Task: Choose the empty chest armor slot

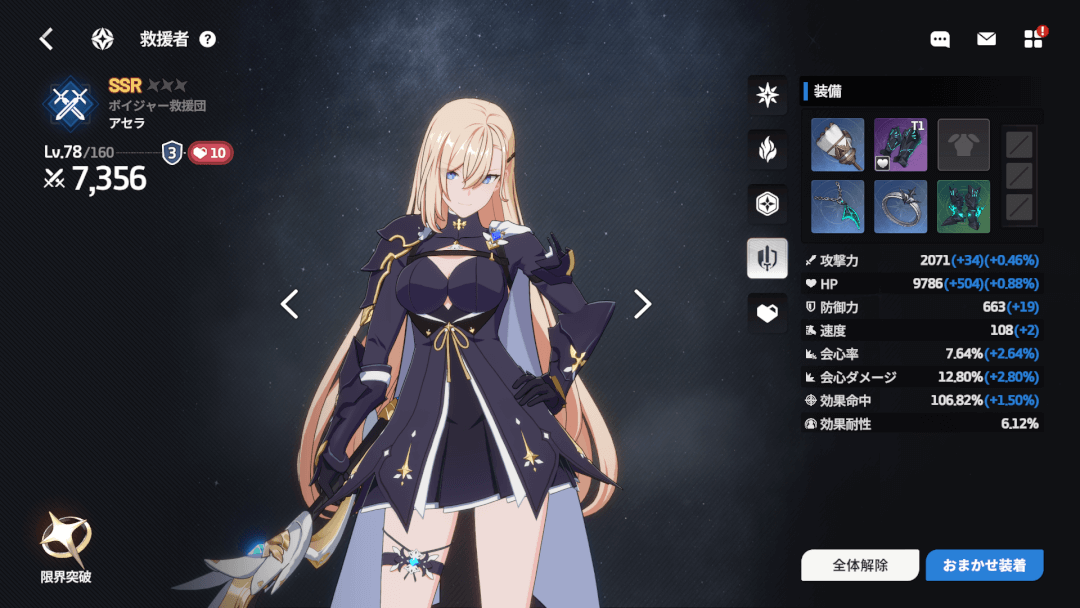Action: (963, 145)
